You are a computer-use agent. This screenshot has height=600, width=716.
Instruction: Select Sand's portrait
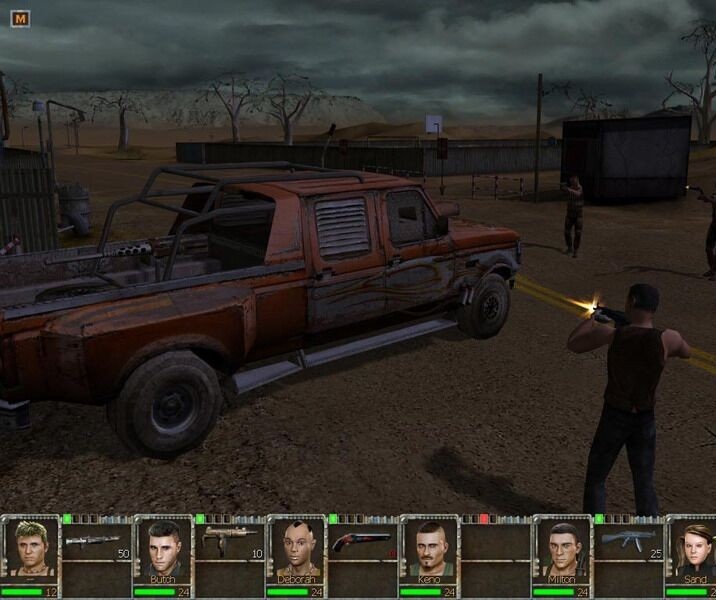click(x=692, y=548)
